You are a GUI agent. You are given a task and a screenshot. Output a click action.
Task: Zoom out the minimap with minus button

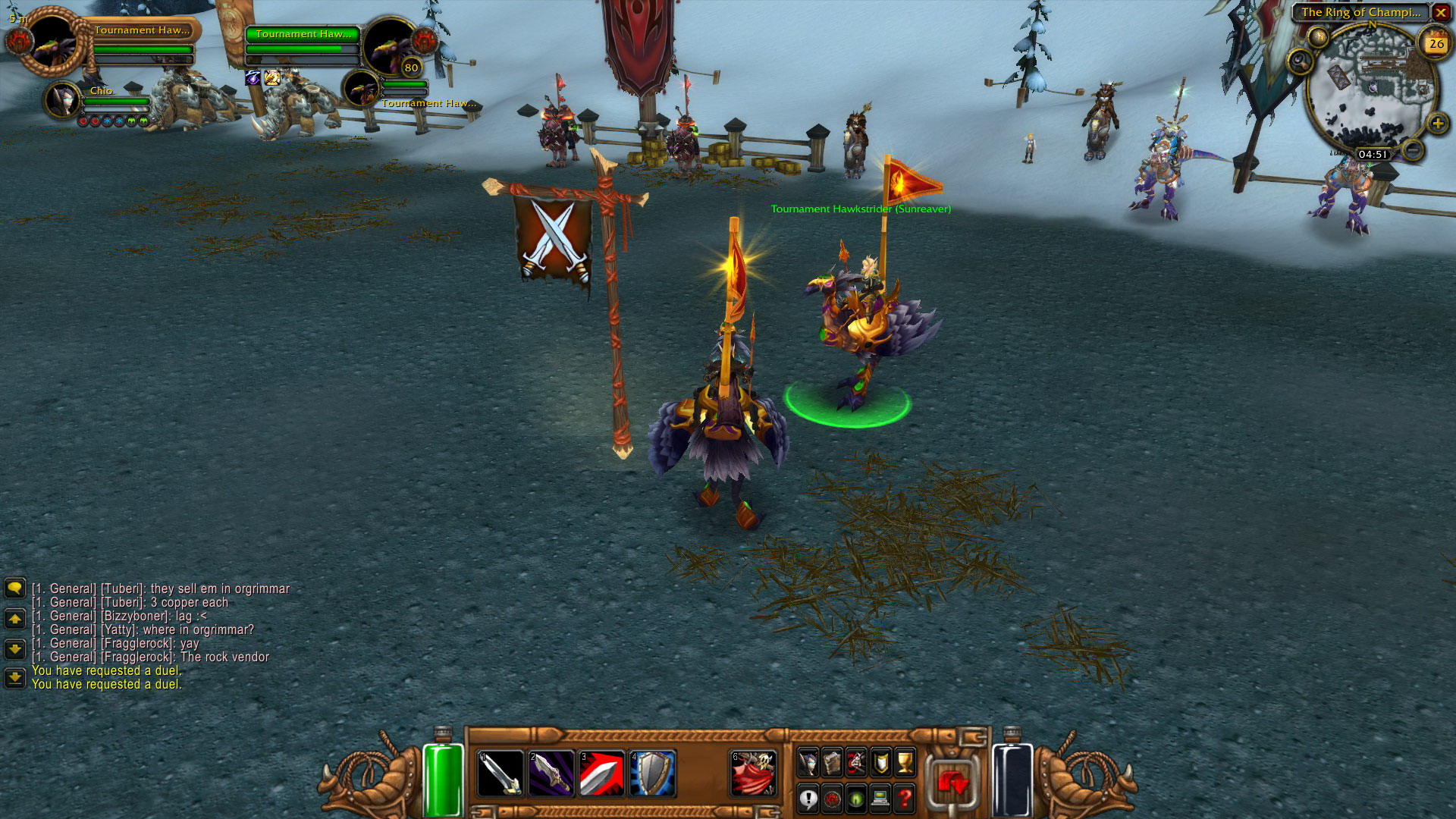pyautogui.click(x=1413, y=150)
